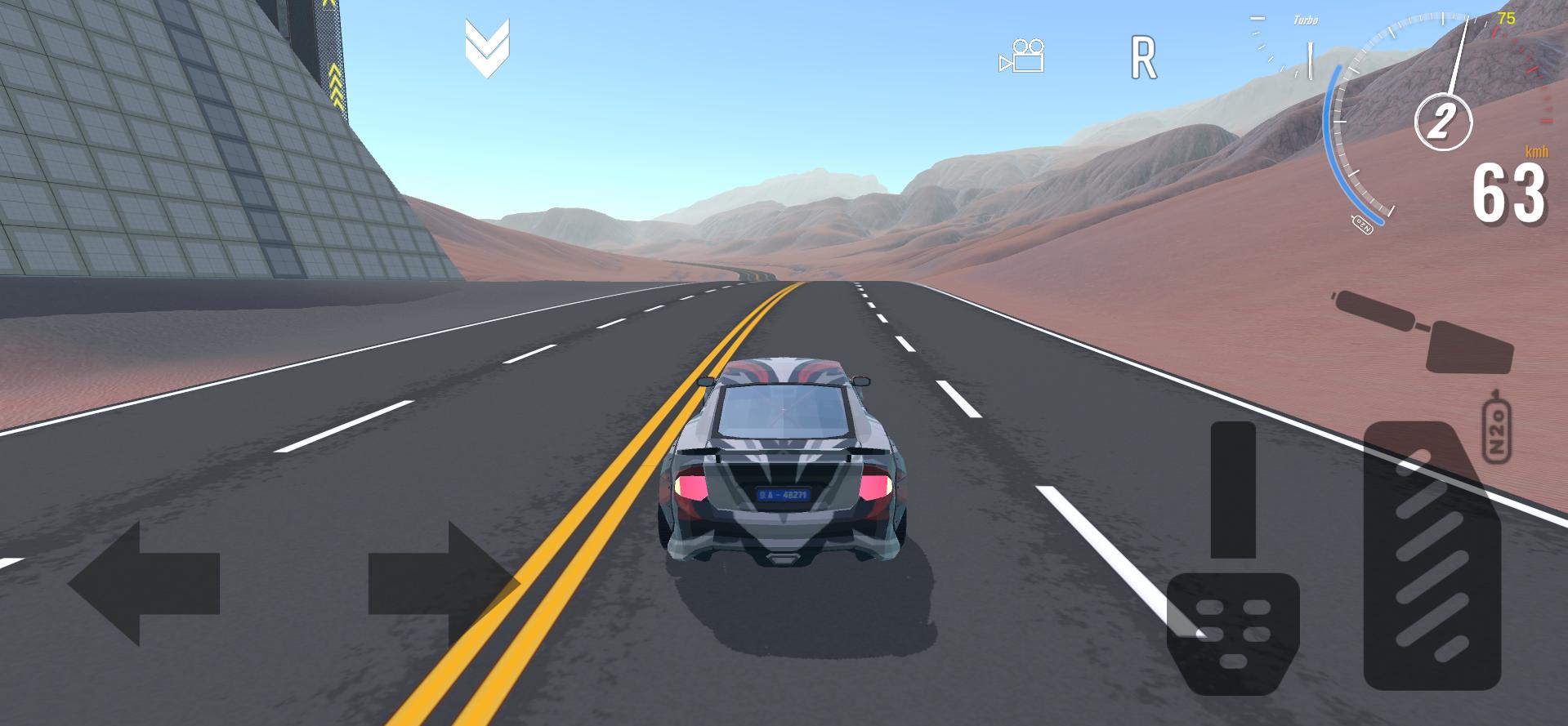Switch the camera view

click(1022, 56)
